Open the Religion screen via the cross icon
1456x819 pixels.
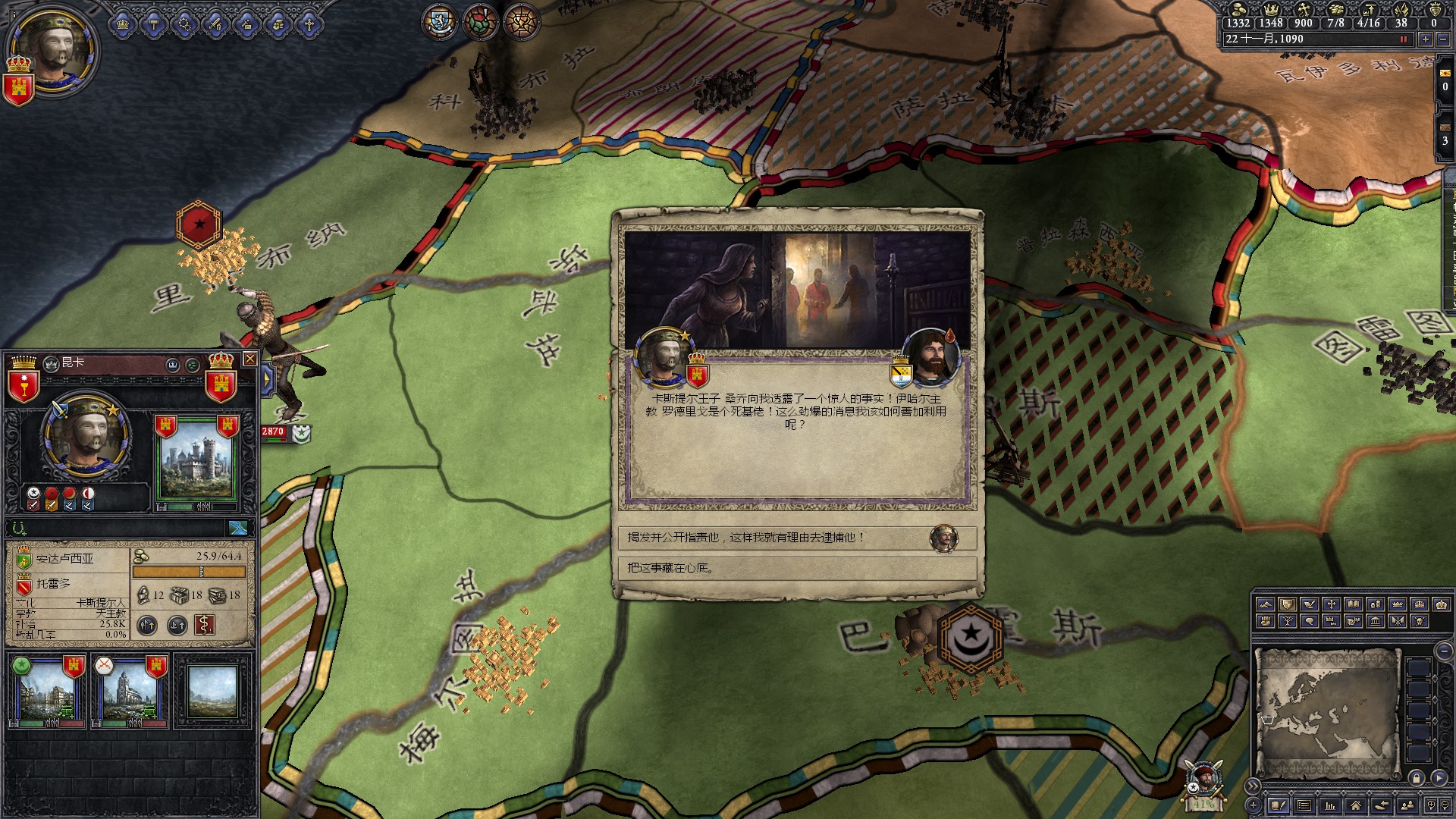(x=308, y=24)
